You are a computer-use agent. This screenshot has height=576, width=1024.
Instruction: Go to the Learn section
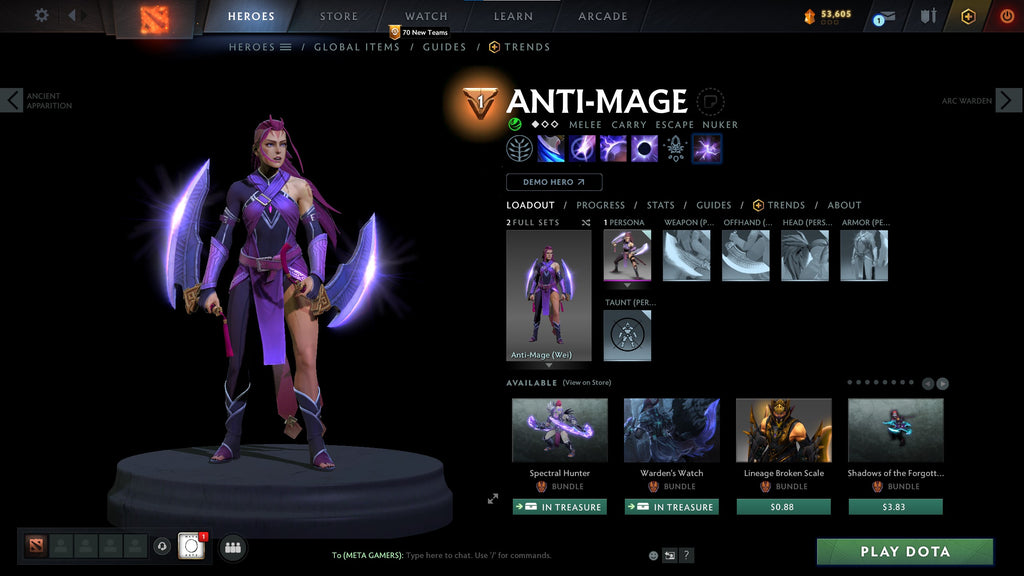point(513,16)
